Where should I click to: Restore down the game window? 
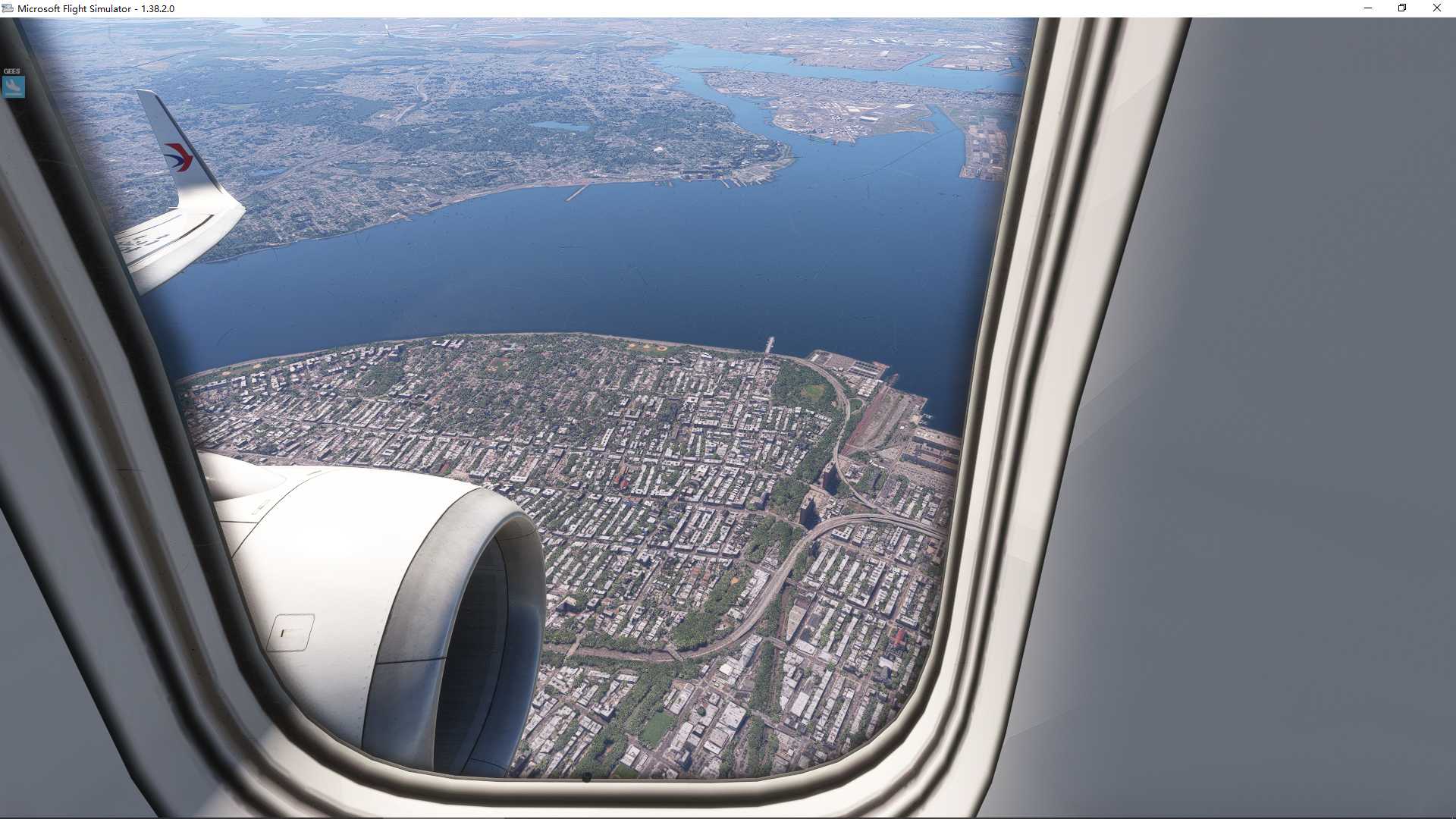click(x=1402, y=8)
